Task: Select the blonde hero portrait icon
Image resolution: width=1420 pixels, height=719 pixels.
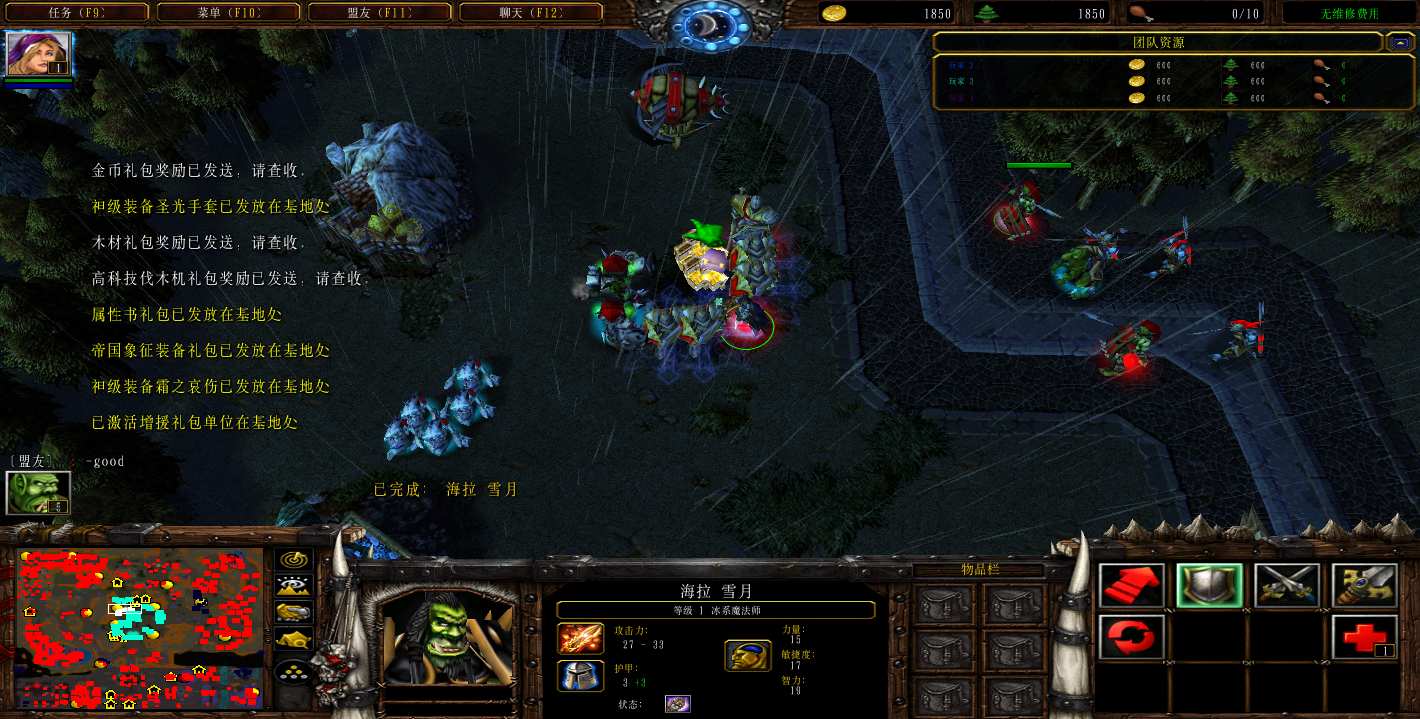Action: pyautogui.click(x=39, y=55)
